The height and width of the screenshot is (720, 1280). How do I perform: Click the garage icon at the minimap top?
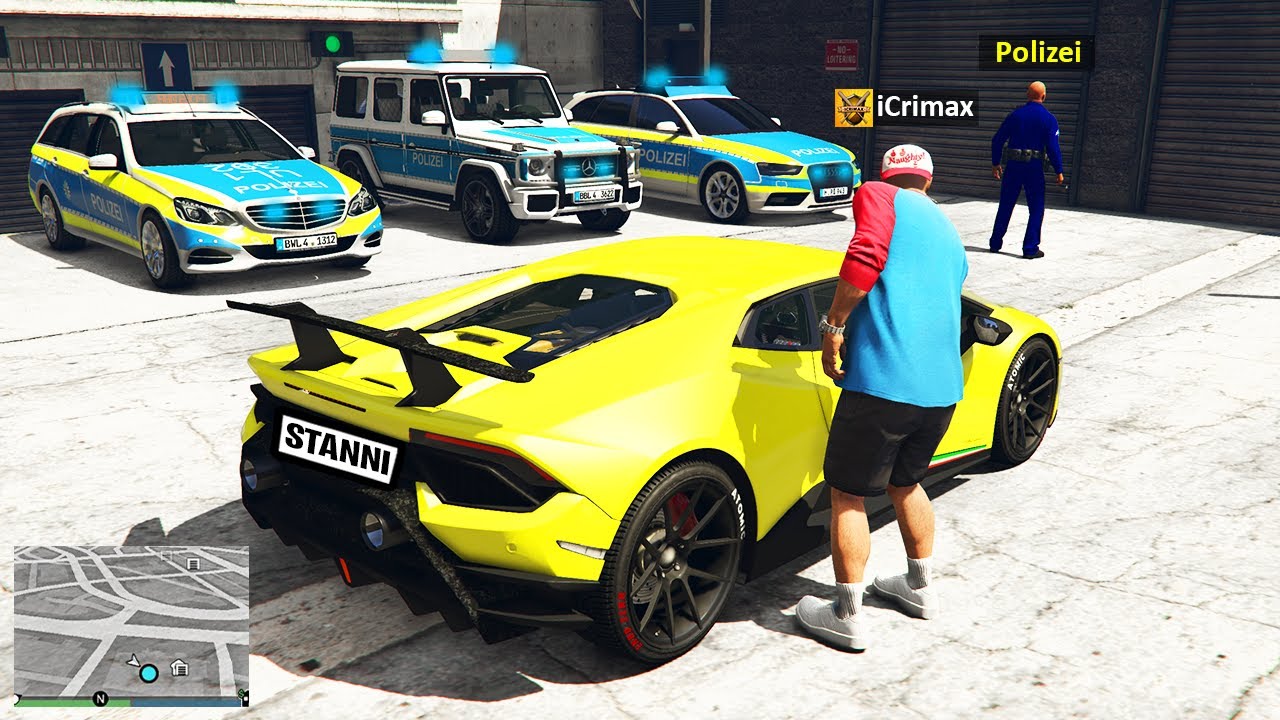click(x=193, y=564)
